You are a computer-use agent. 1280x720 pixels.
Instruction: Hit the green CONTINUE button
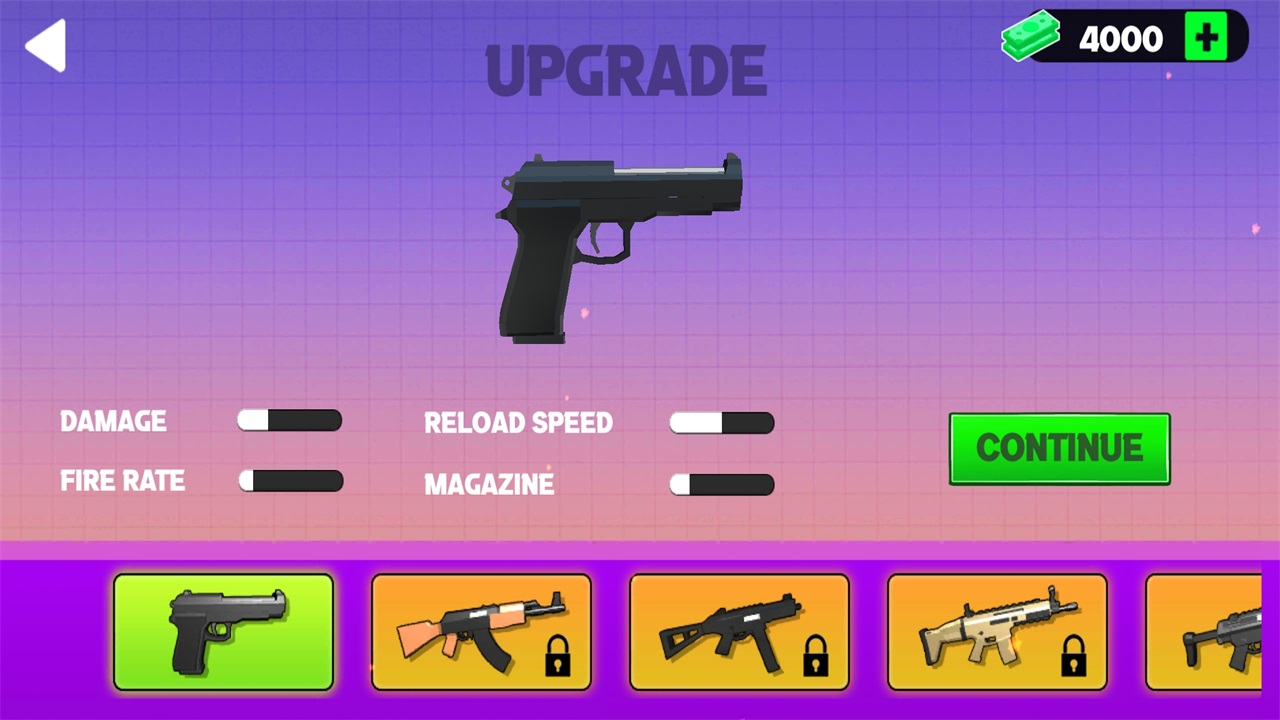1059,448
